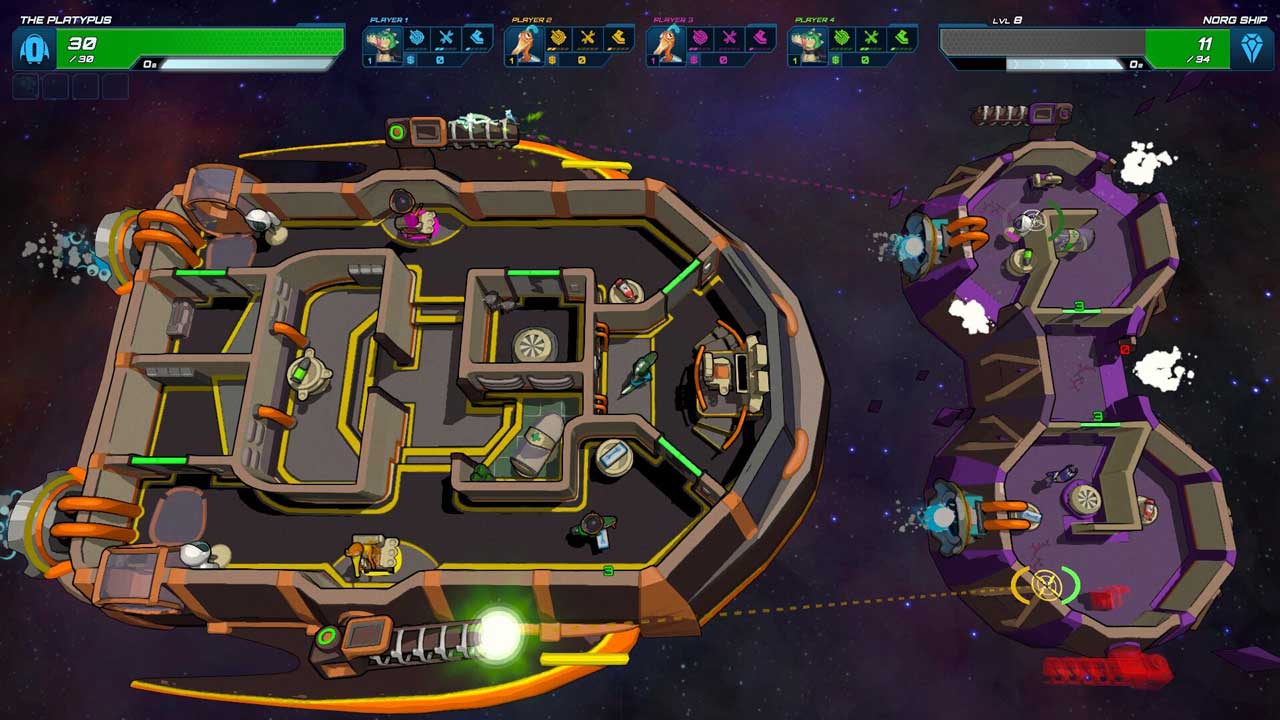This screenshot has width=1280, height=720.
Task: Click Player 2's yellow swirl skill icon
Action: pos(558,38)
